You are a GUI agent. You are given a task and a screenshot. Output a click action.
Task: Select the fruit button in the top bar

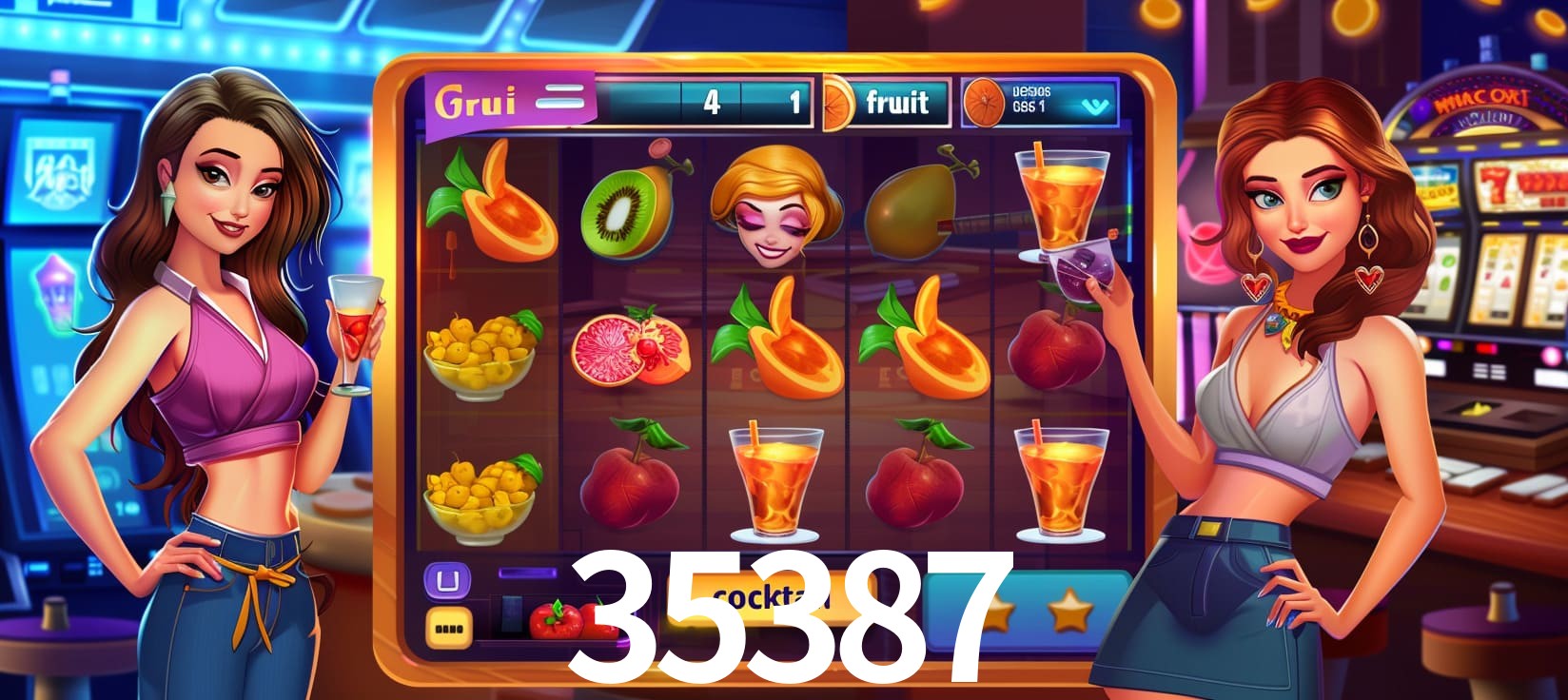pyautogui.click(x=895, y=102)
